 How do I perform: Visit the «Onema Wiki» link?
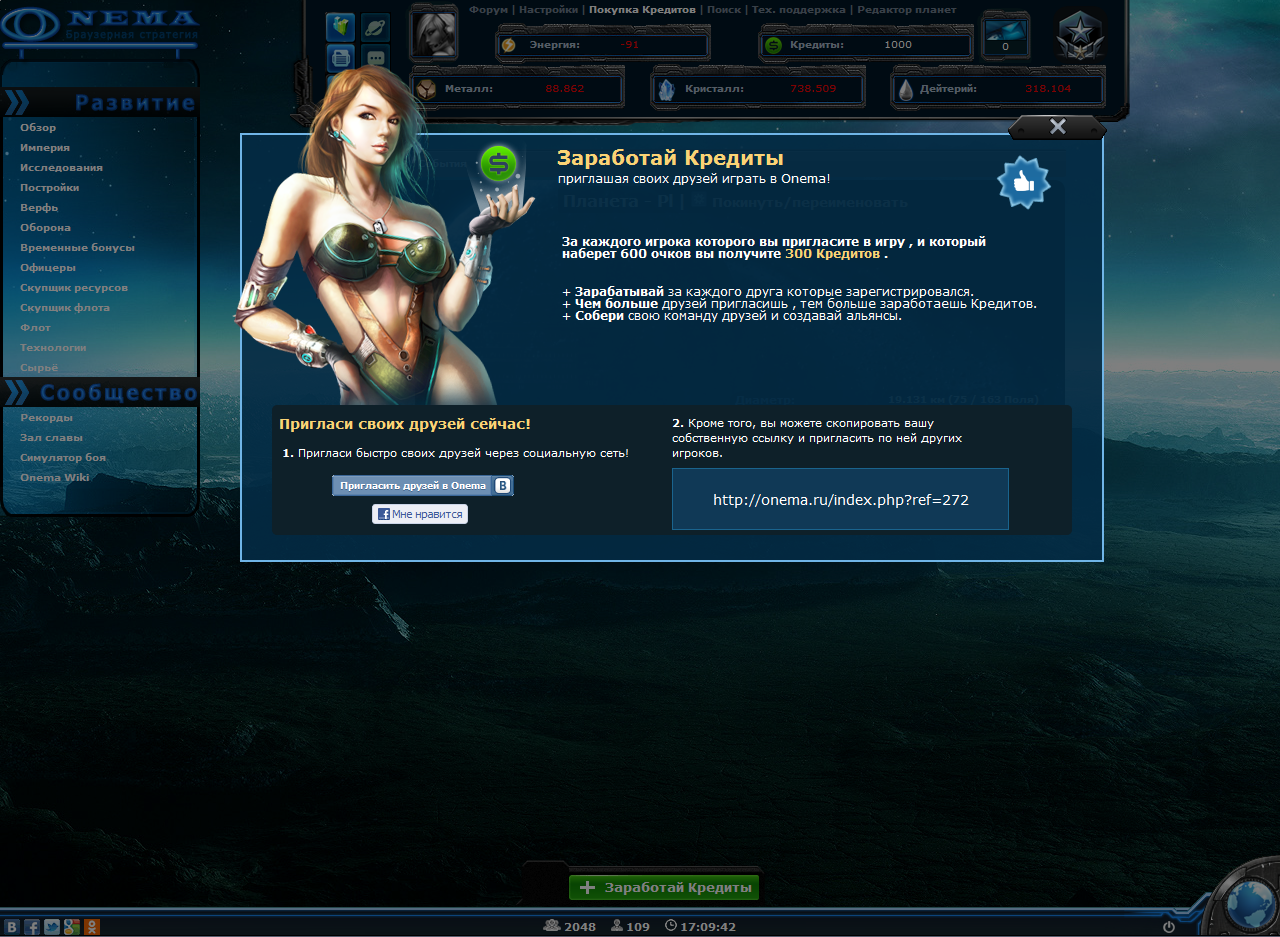point(55,478)
